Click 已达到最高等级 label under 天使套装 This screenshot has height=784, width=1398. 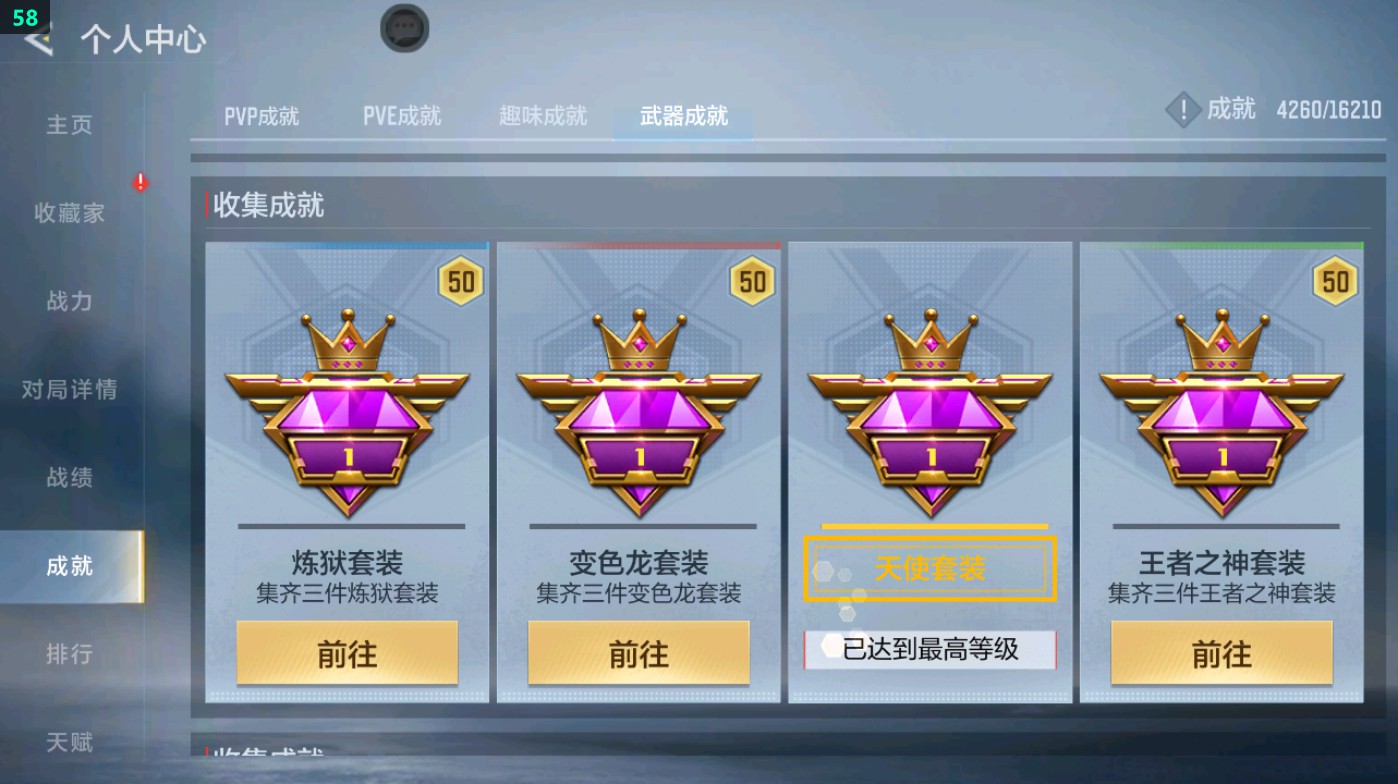click(929, 649)
